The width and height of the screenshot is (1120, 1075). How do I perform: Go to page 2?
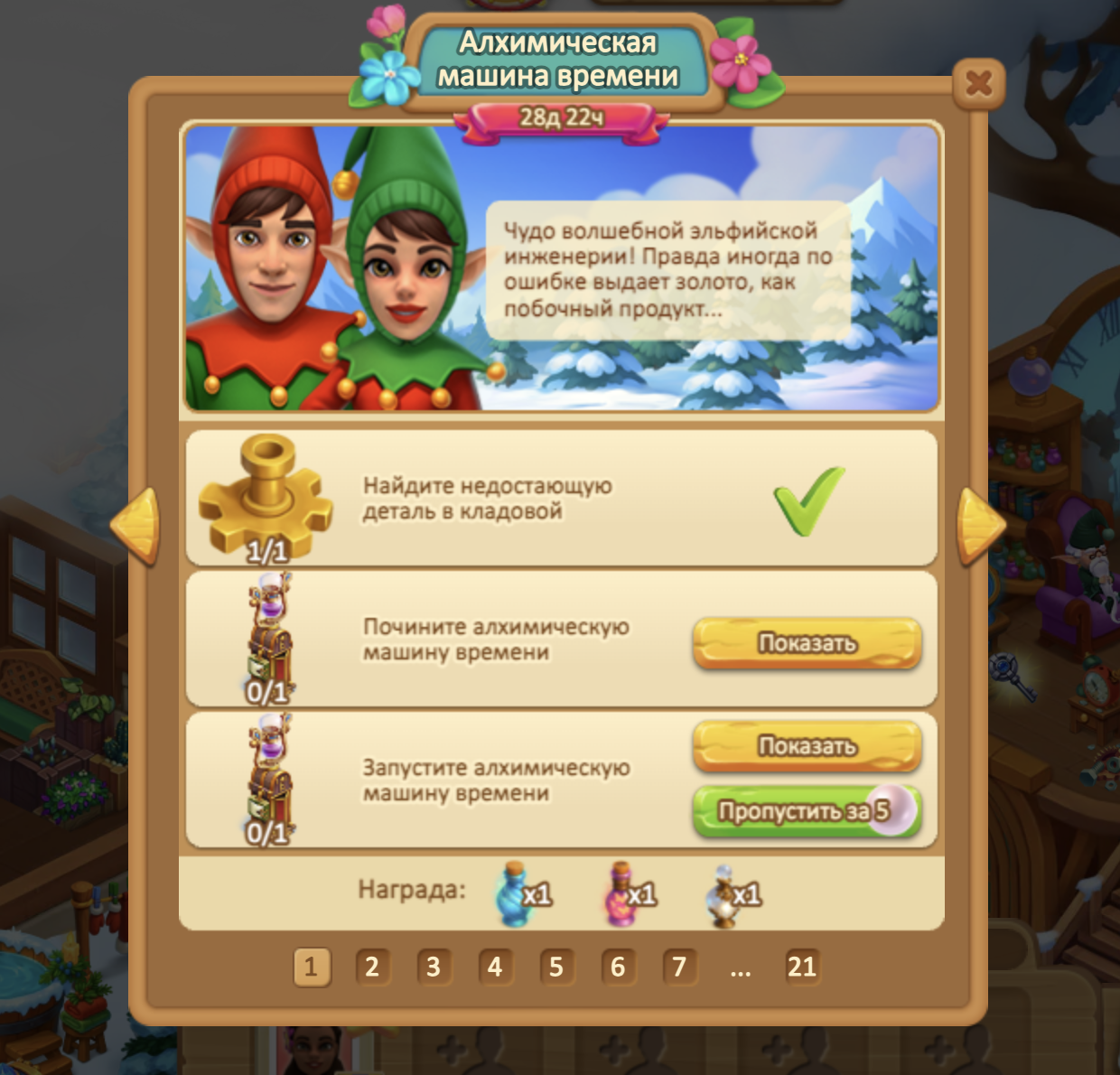click(372, 967)
